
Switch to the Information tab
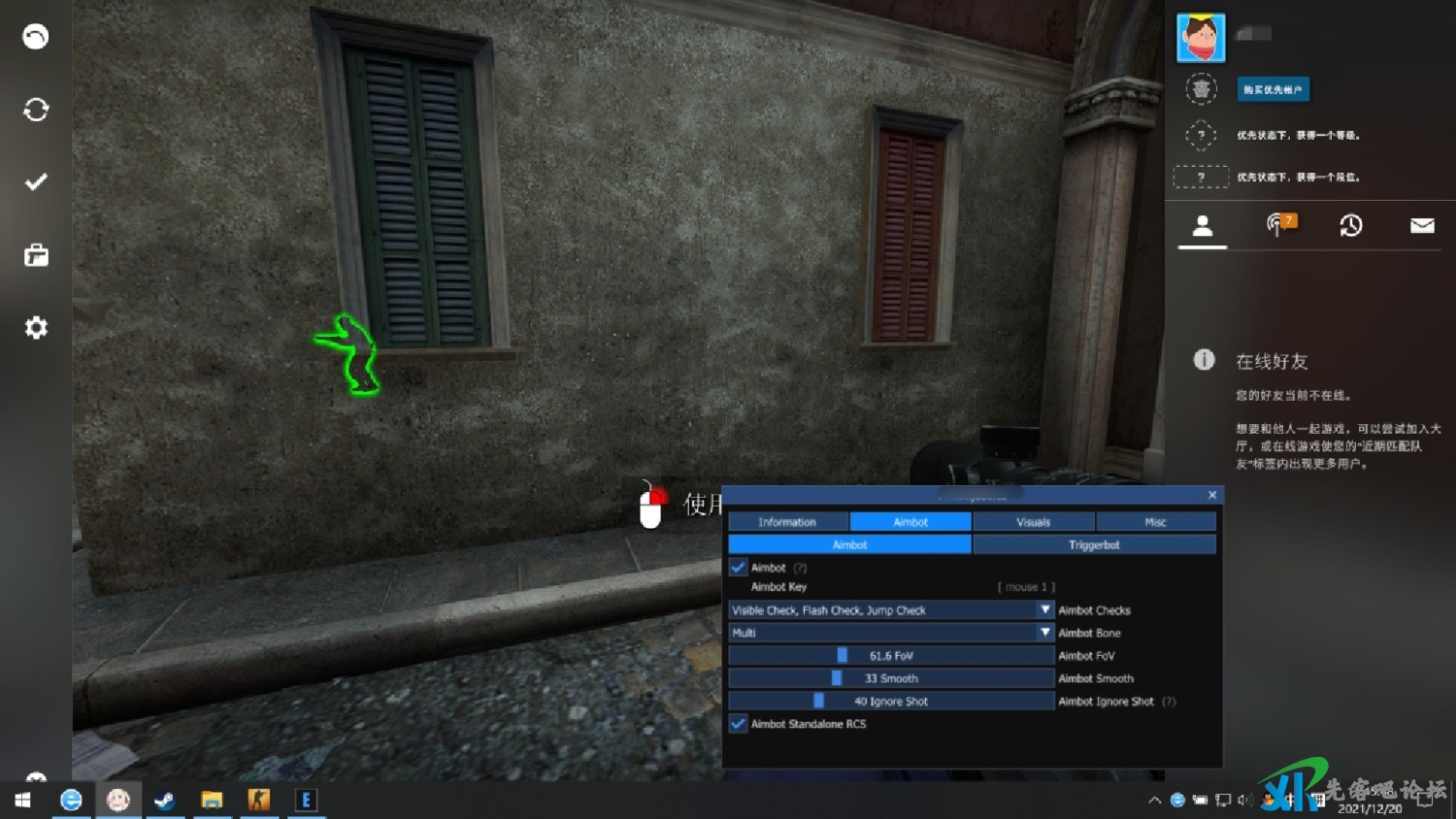[787, 522]
